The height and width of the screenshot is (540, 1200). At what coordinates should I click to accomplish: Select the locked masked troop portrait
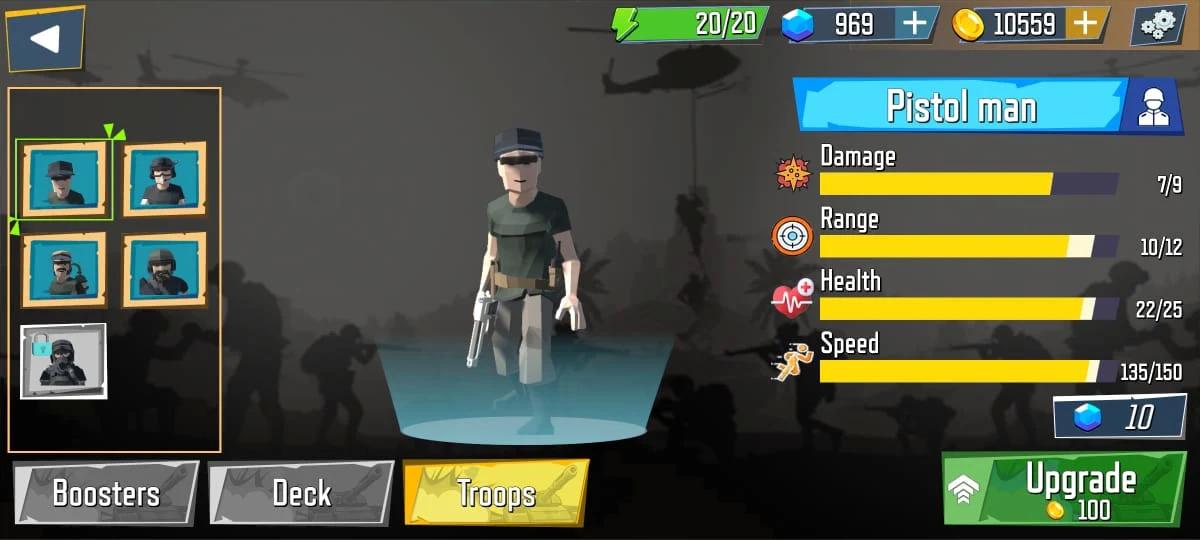(63, 361)
